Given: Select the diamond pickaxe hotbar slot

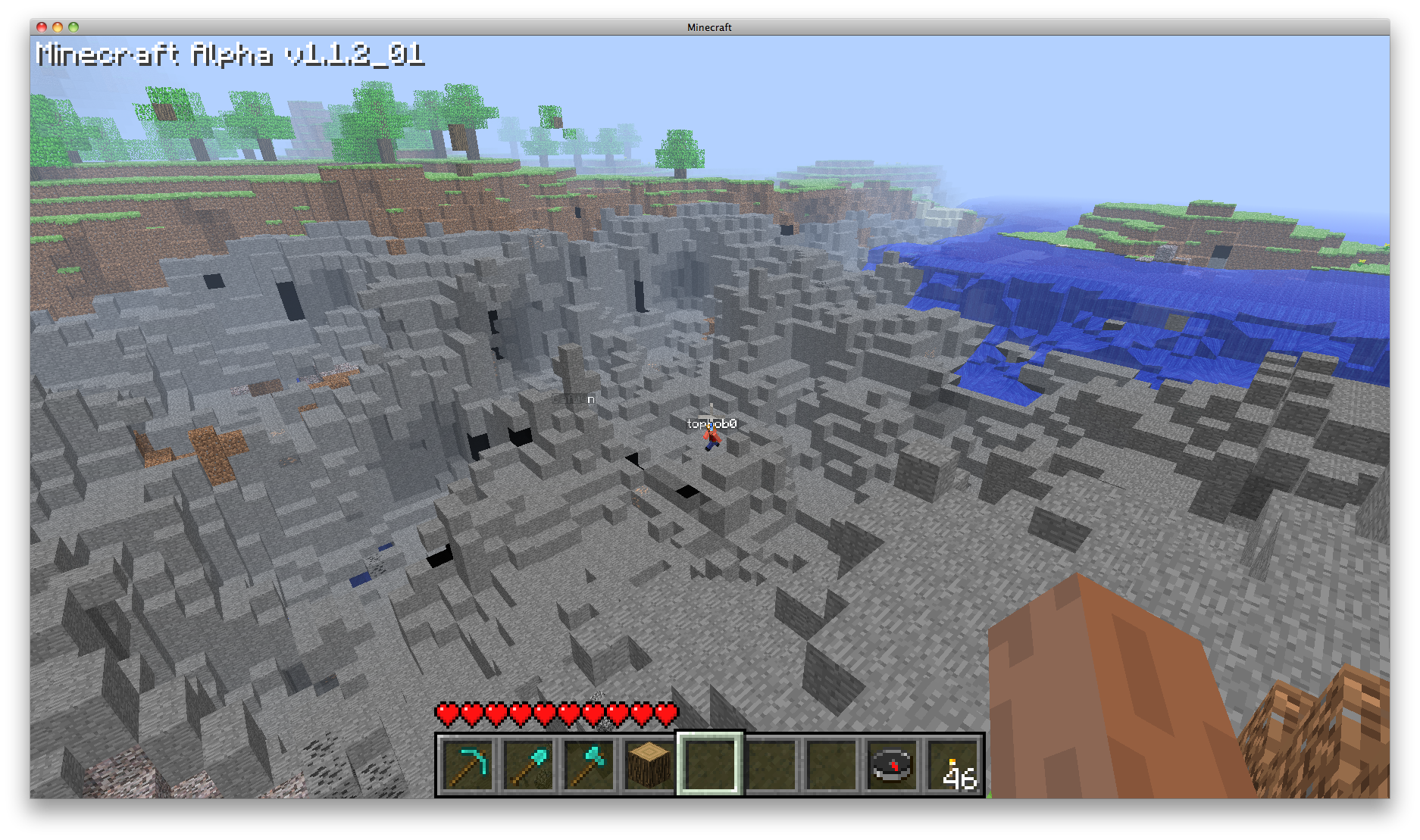Looking at the screenshot, I should (x=468, y=765).
